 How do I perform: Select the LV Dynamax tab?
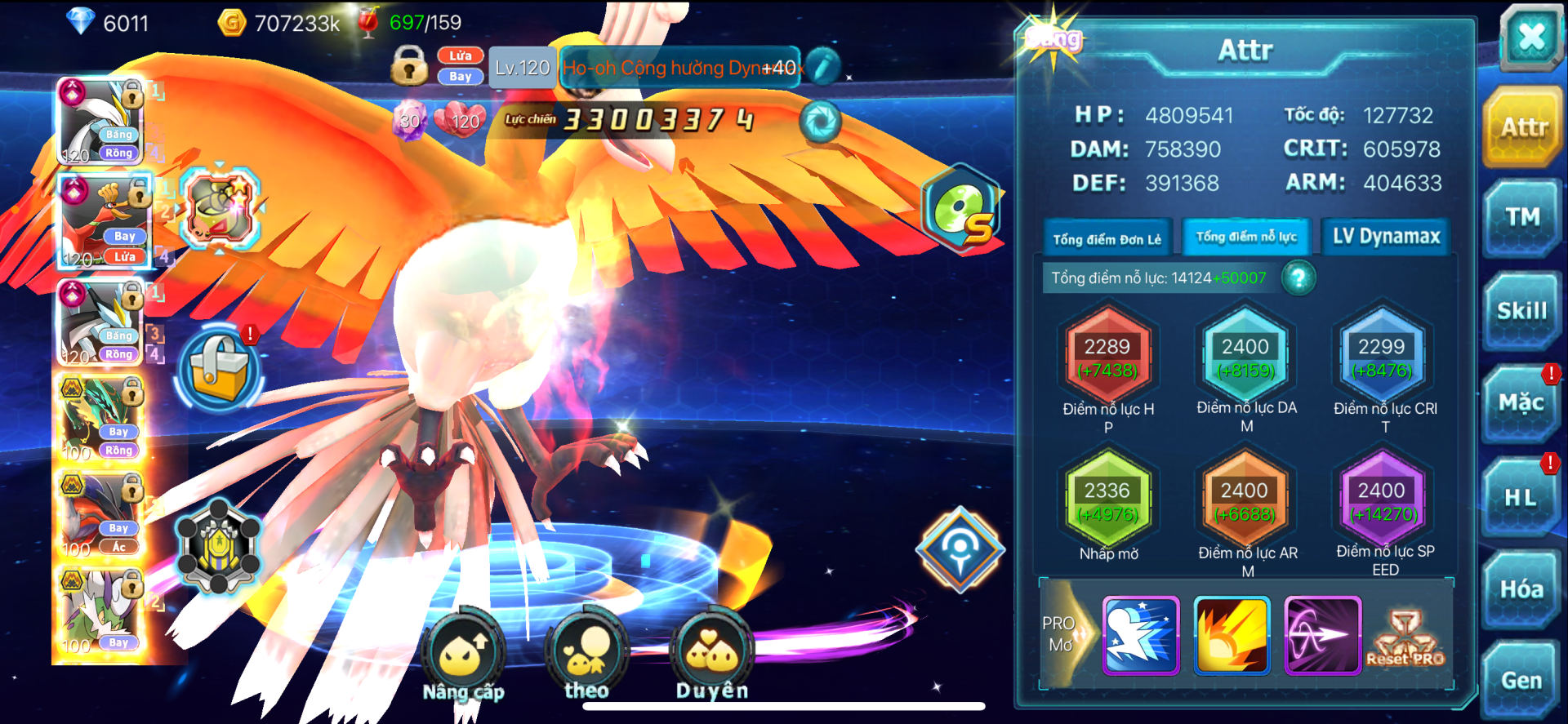point(1386,237)
